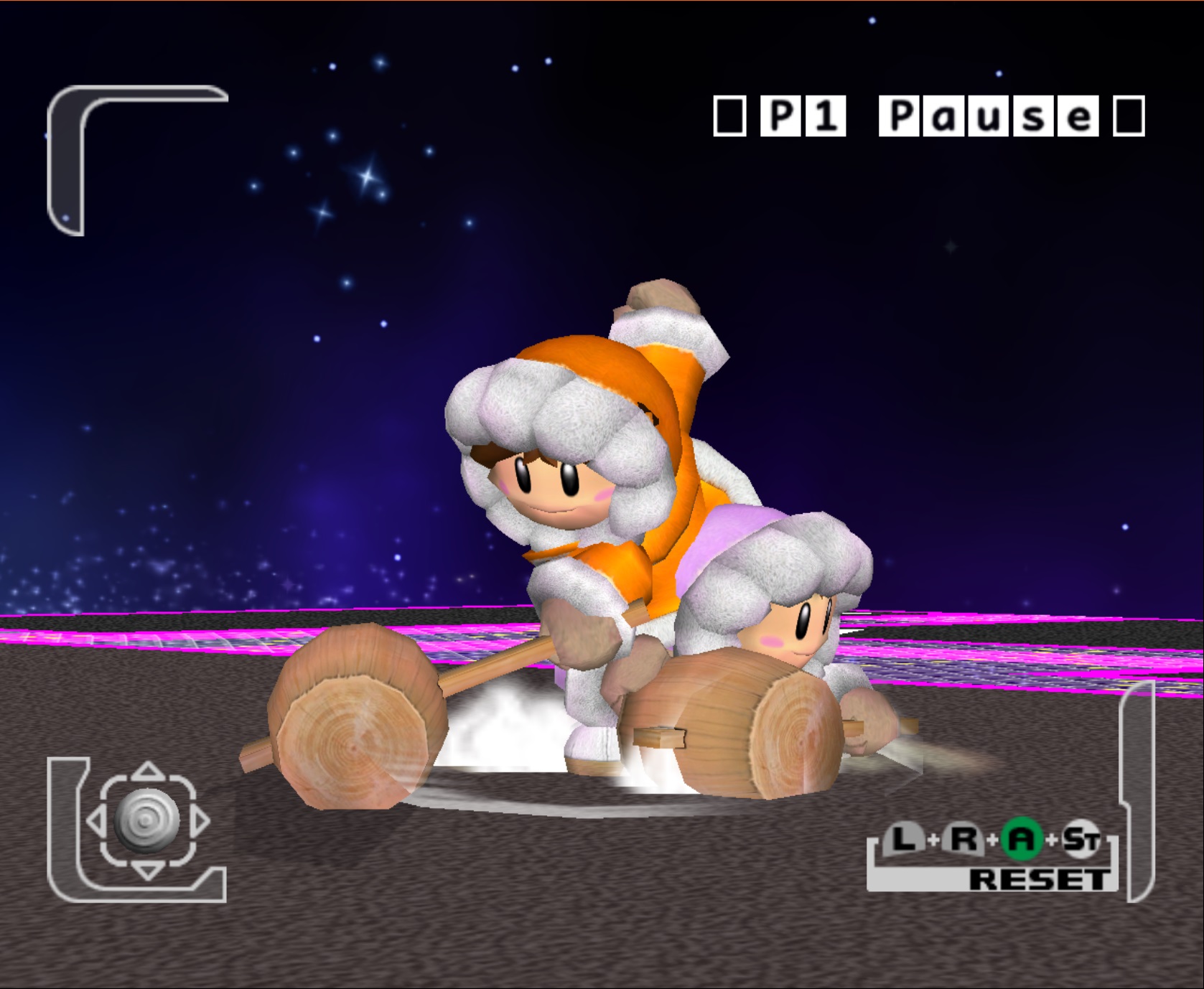
Task: Click the left arrow beside the control stick
Action: coord(95,820)
